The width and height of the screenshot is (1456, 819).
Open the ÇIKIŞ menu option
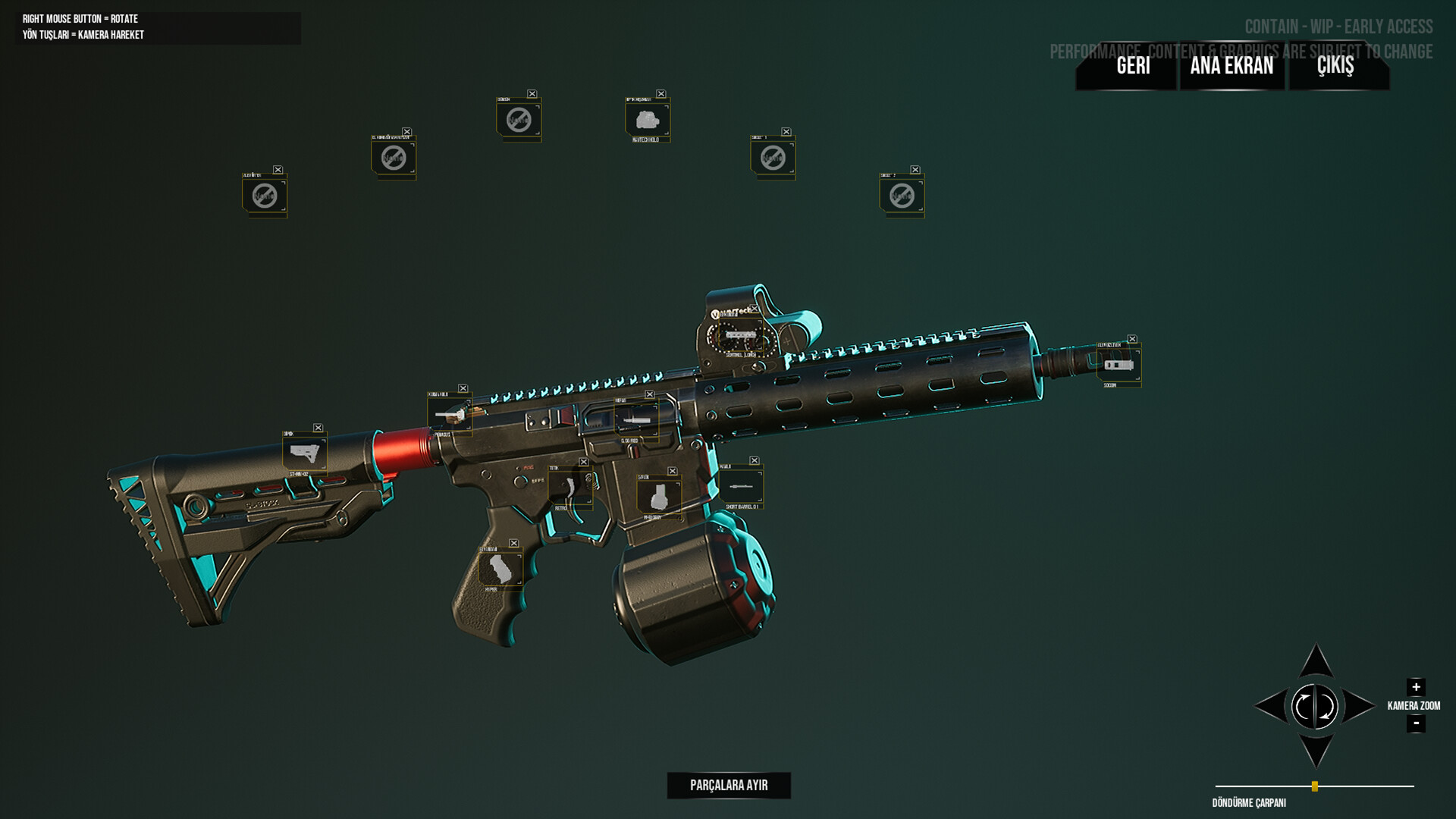tap(1335, 67)
